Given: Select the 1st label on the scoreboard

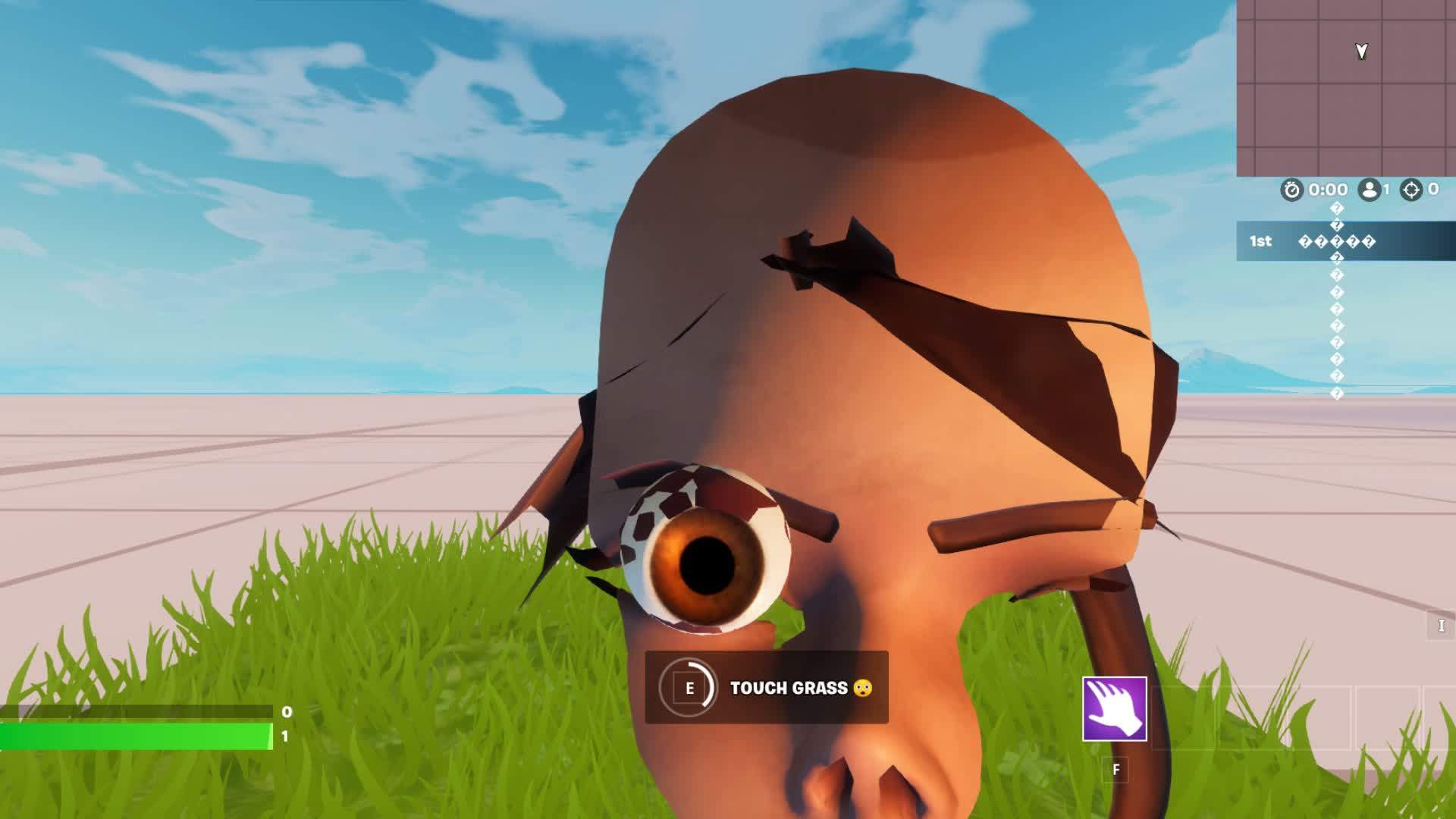Looking at the screenshot, I should tap(1261, 242).
